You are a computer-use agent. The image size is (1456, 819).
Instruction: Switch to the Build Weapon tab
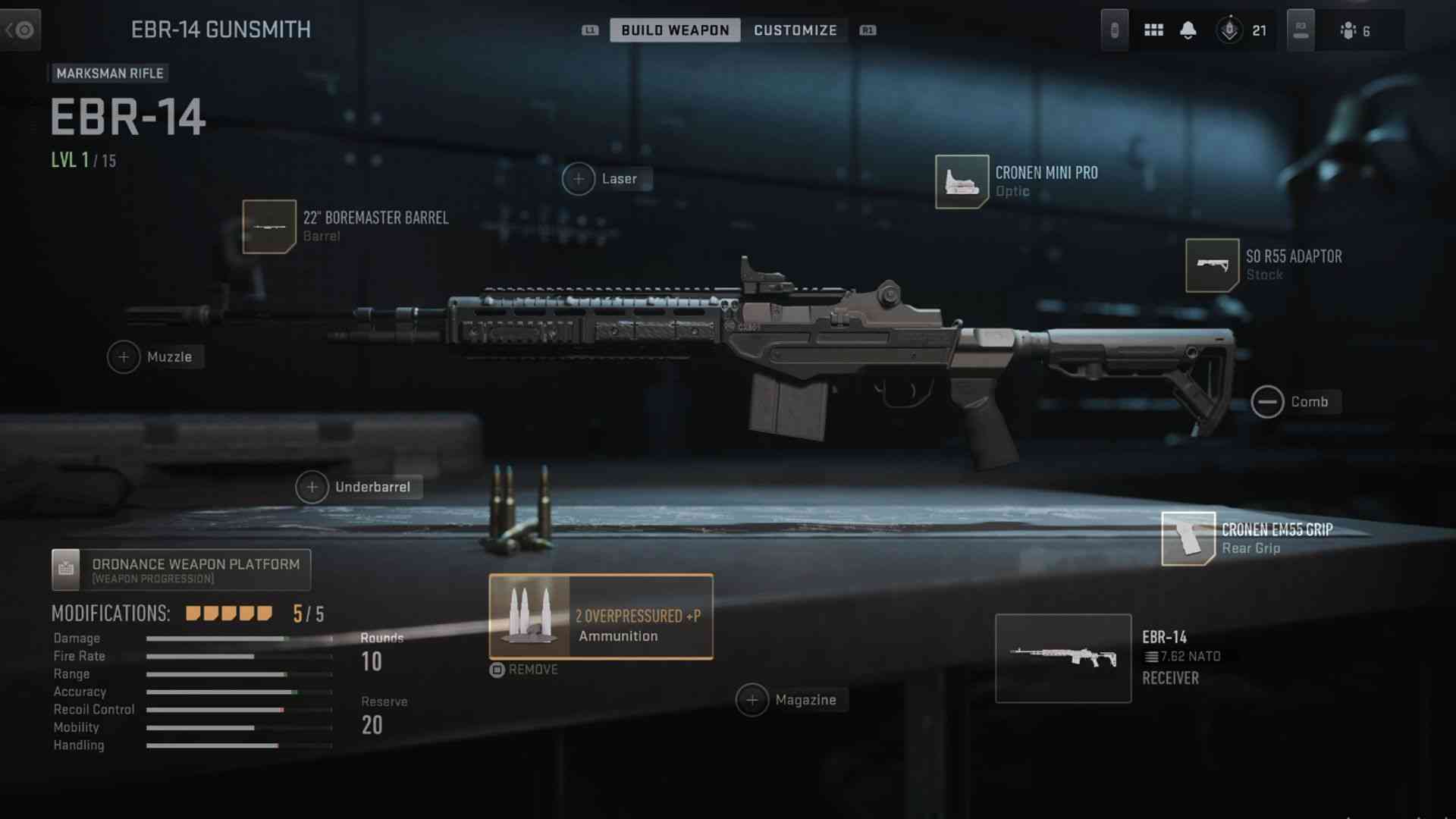[675, 30]
